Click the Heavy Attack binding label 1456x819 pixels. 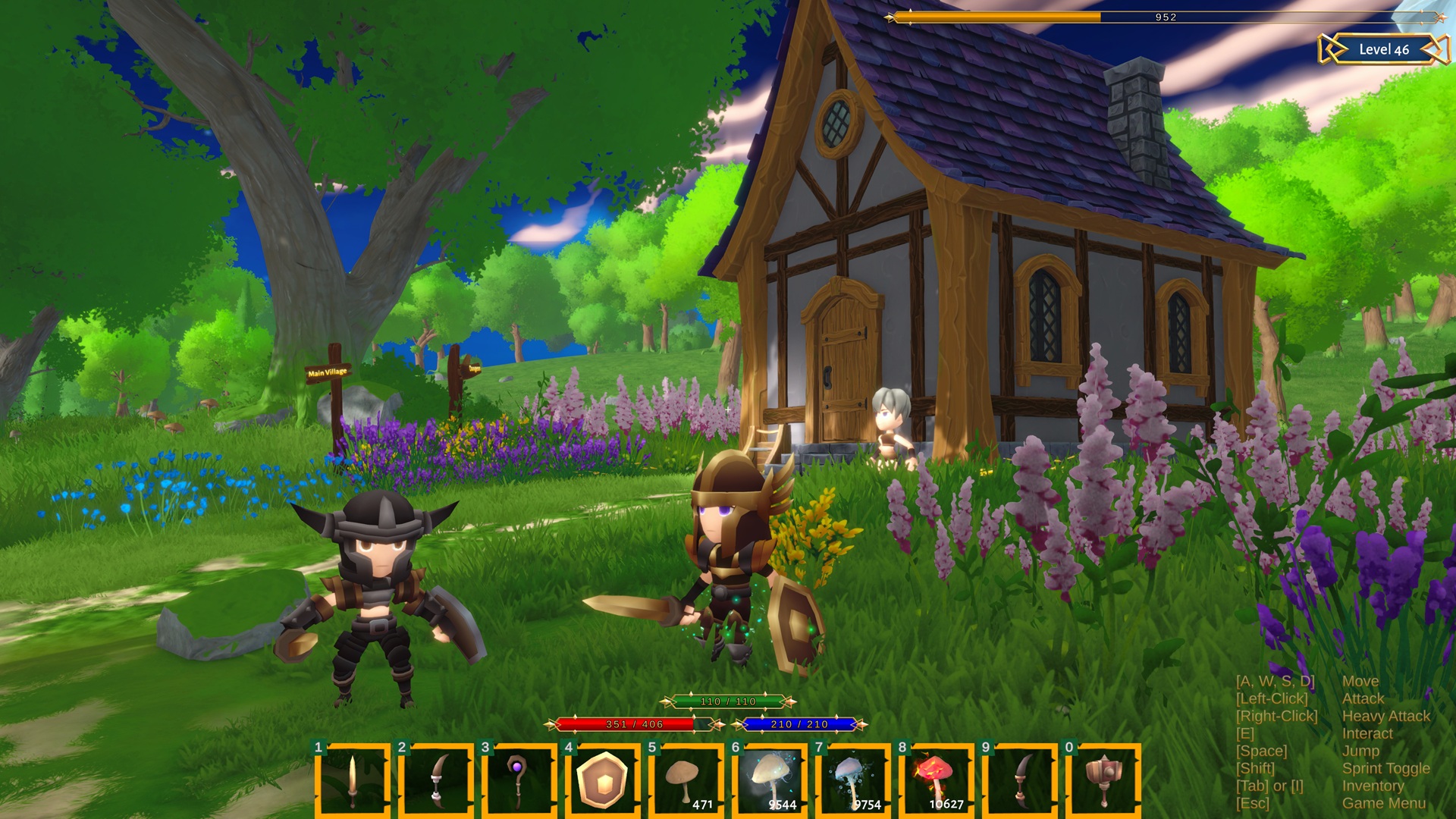(1385, 716)
